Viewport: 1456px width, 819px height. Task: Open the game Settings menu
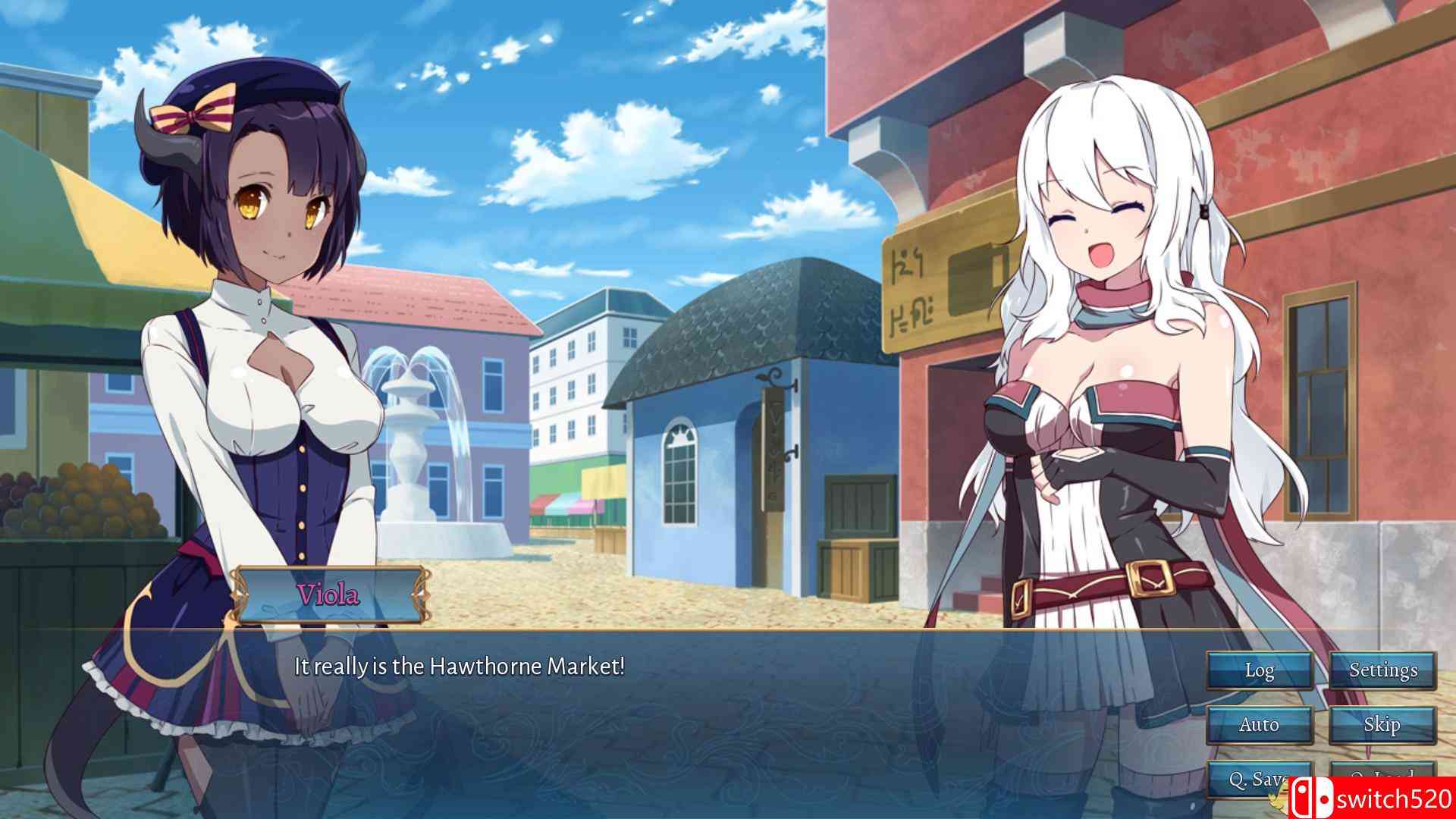(x=1382, y=670)
